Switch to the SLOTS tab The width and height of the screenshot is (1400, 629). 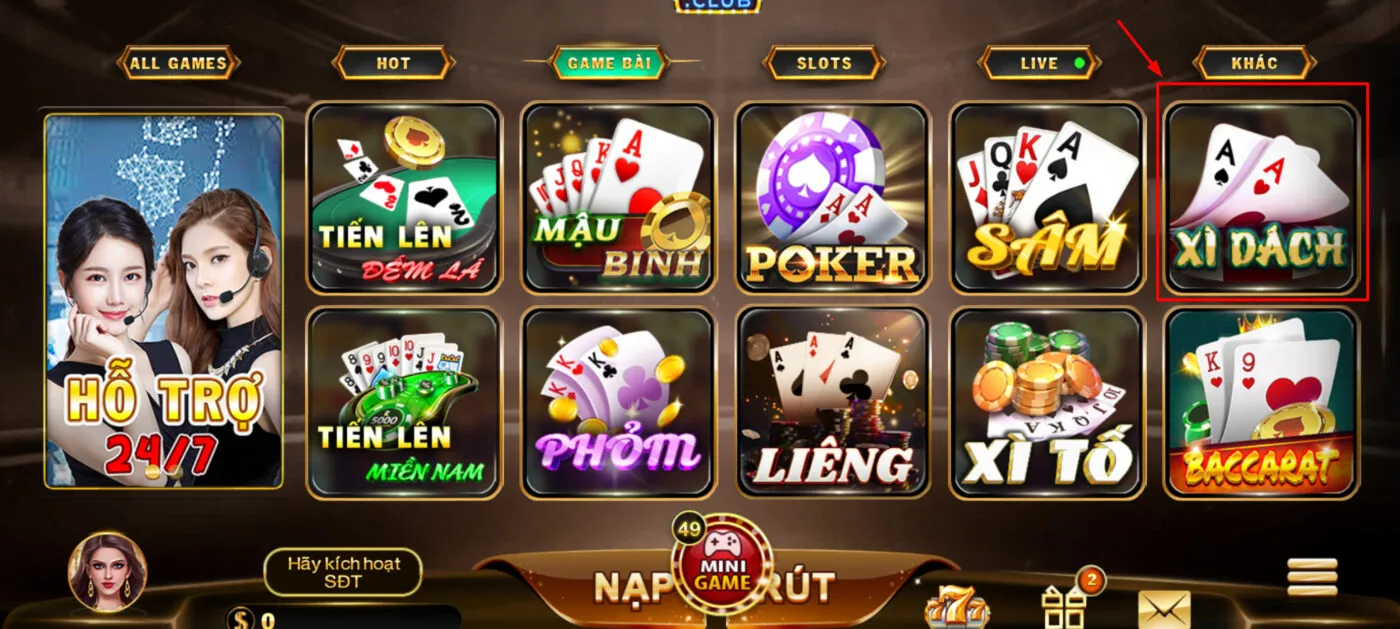pos(824,63)
